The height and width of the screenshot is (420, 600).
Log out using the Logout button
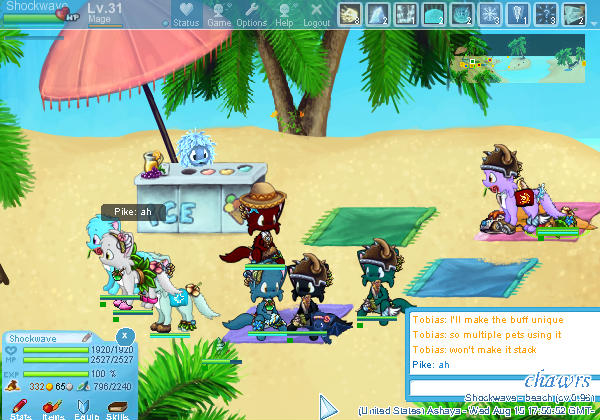click(x=316, y=14)
